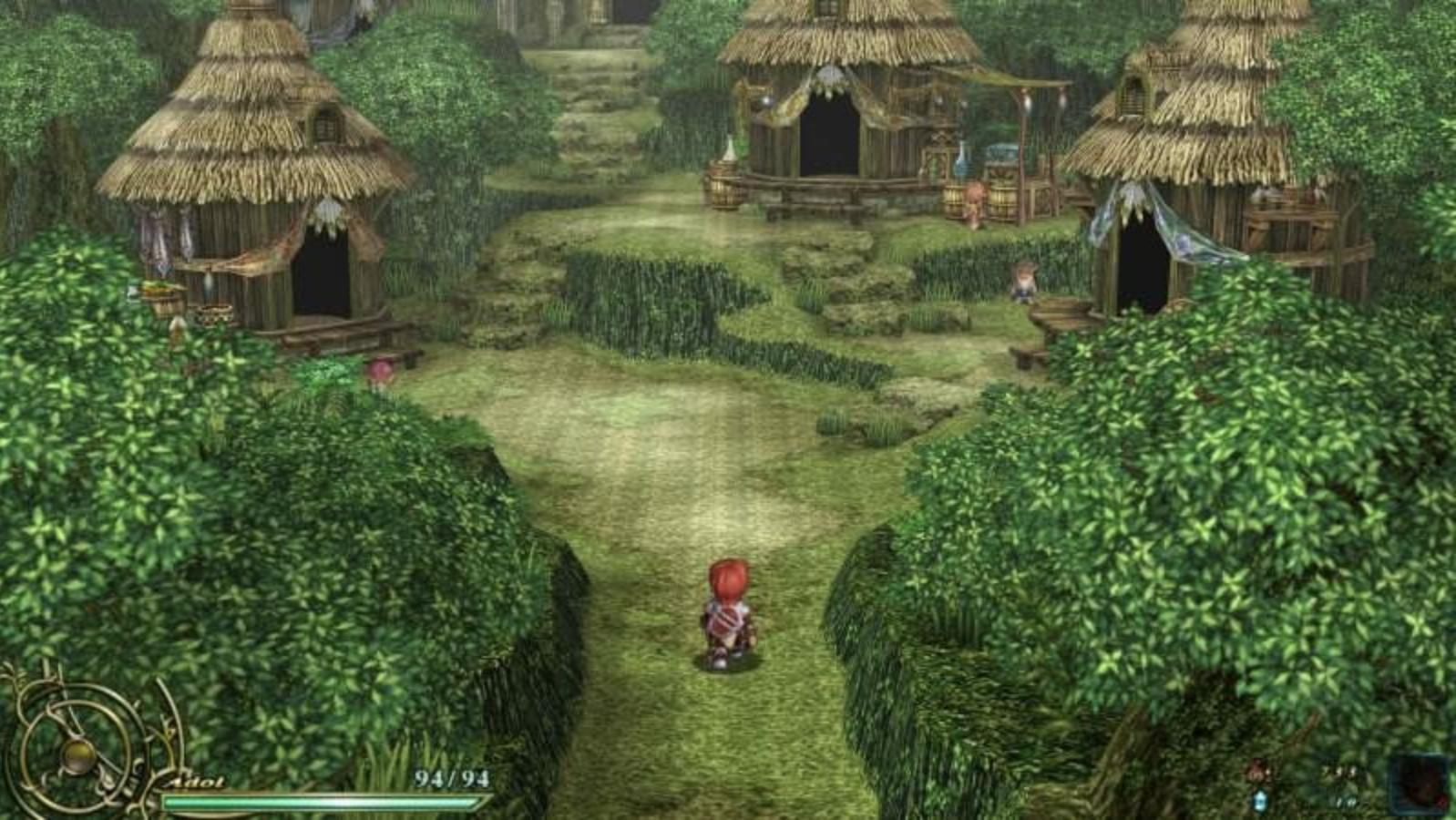Click the blue emel crystal icon

tap(1260, 801)
